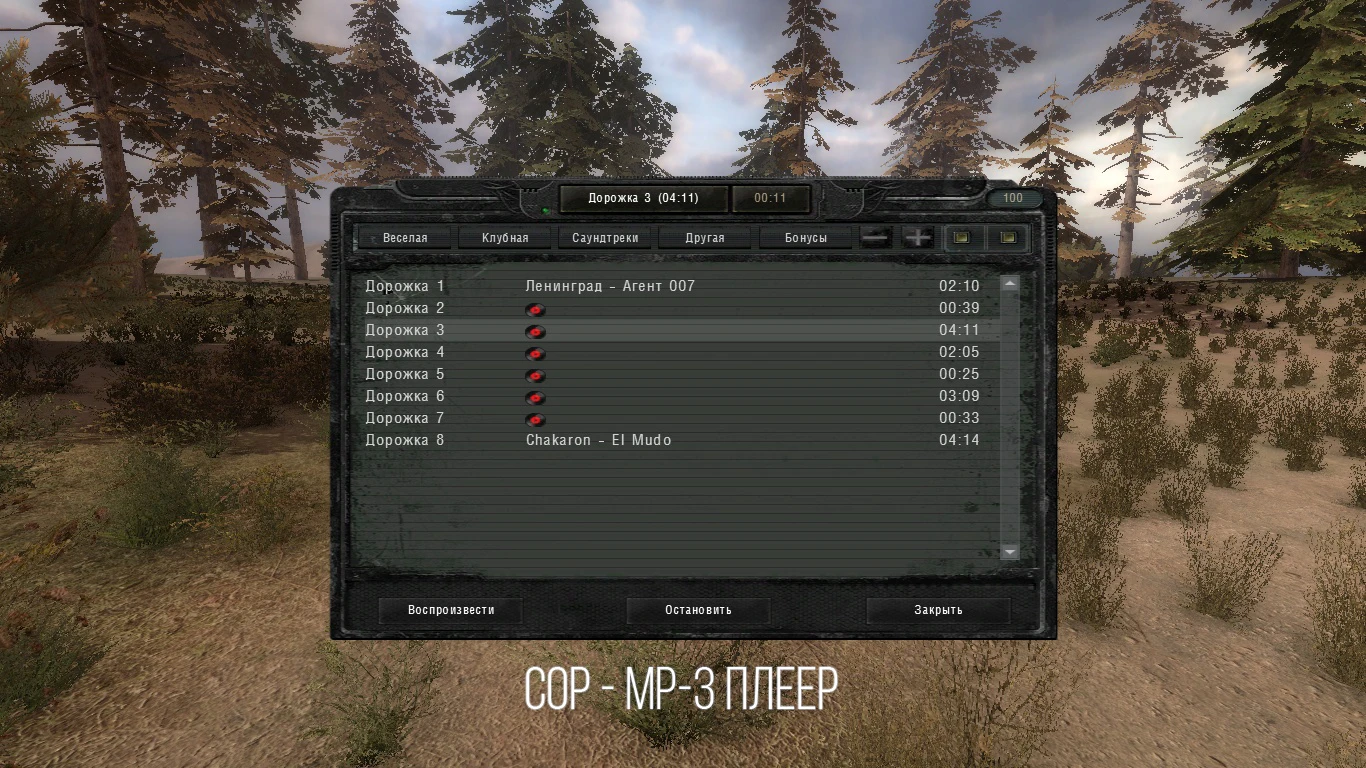Open the Другая category tab
This screenshot has width=1366, height=768.
pyautogui.click(x=705, y=237)
